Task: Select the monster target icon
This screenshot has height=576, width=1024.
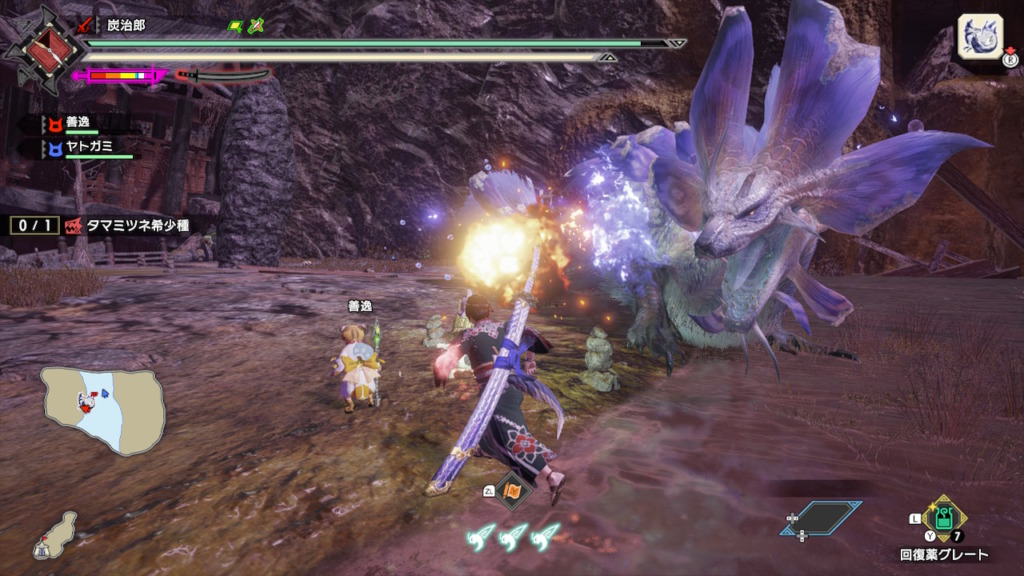Action: (x=981, y=36)
